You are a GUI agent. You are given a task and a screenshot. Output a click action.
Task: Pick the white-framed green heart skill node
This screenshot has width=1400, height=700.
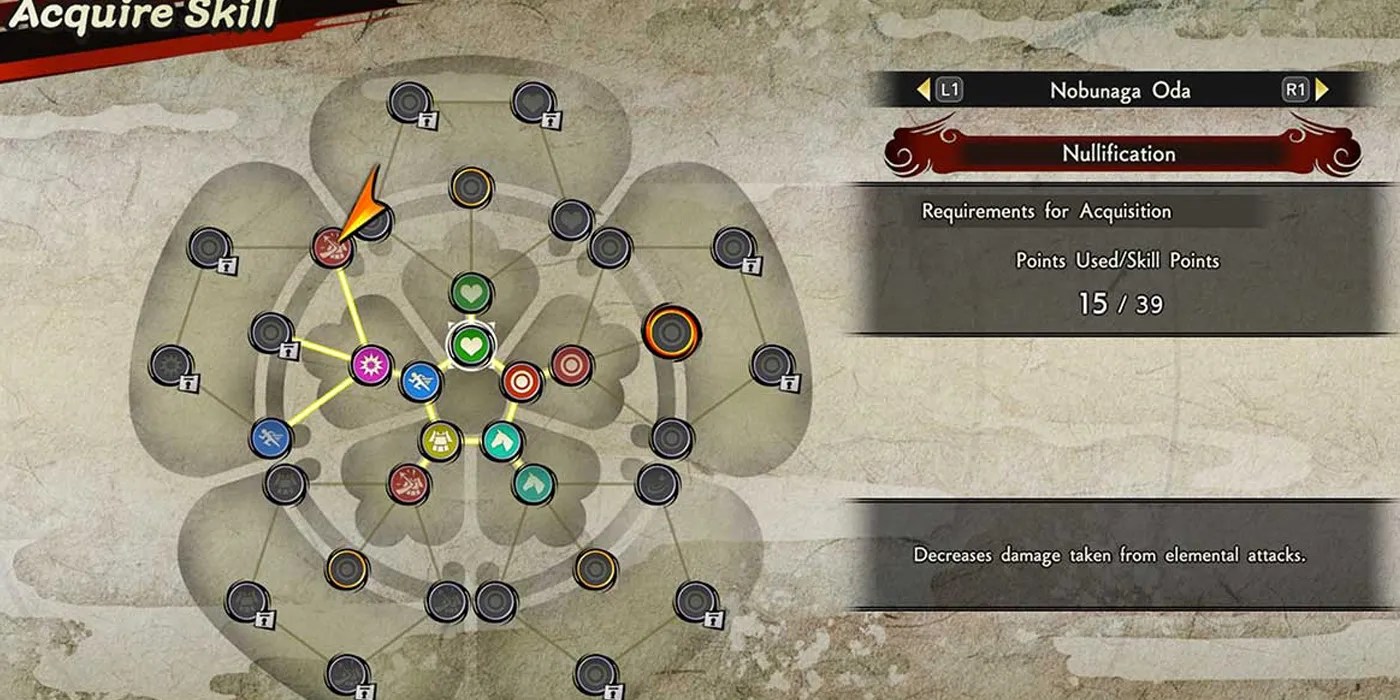(469, 346)
